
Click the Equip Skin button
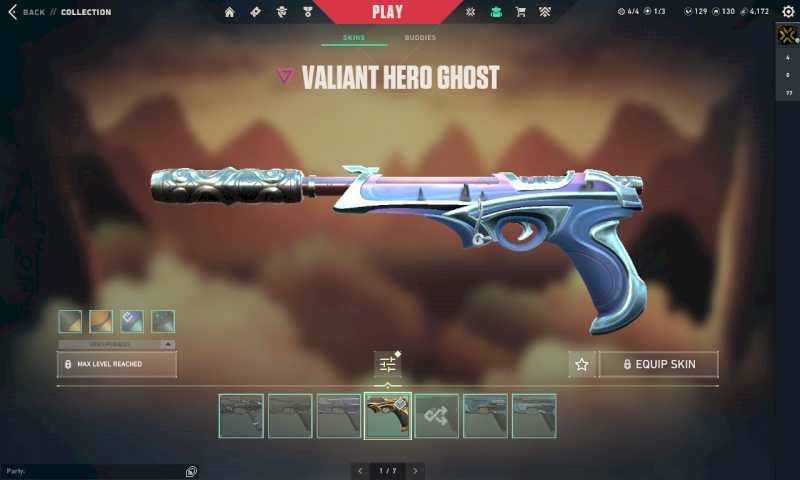tap(658, 364)
